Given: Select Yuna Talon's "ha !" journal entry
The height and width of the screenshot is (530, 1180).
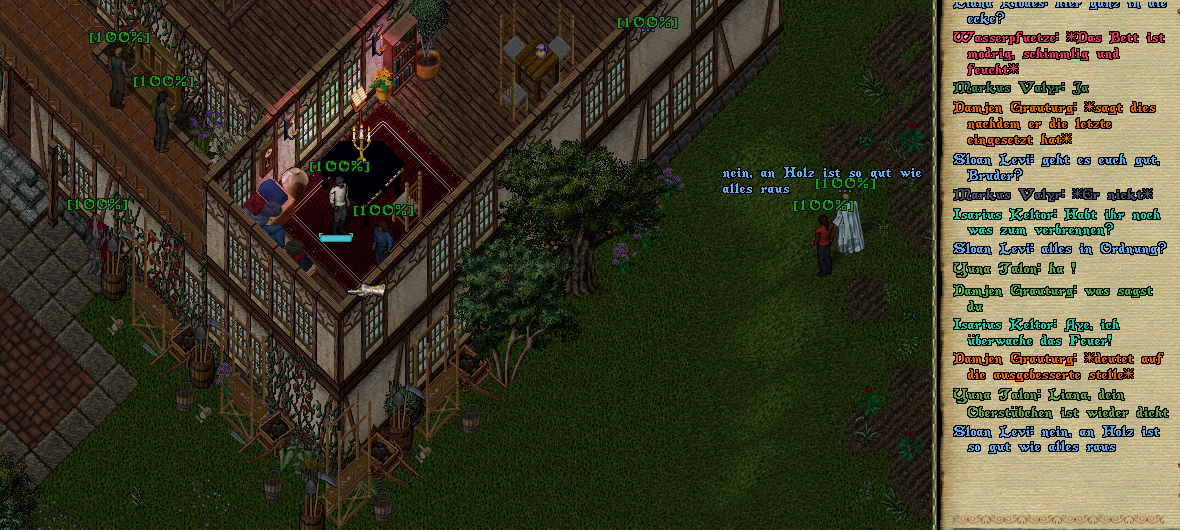Looking at the screenshot, I should point(1014,268).
